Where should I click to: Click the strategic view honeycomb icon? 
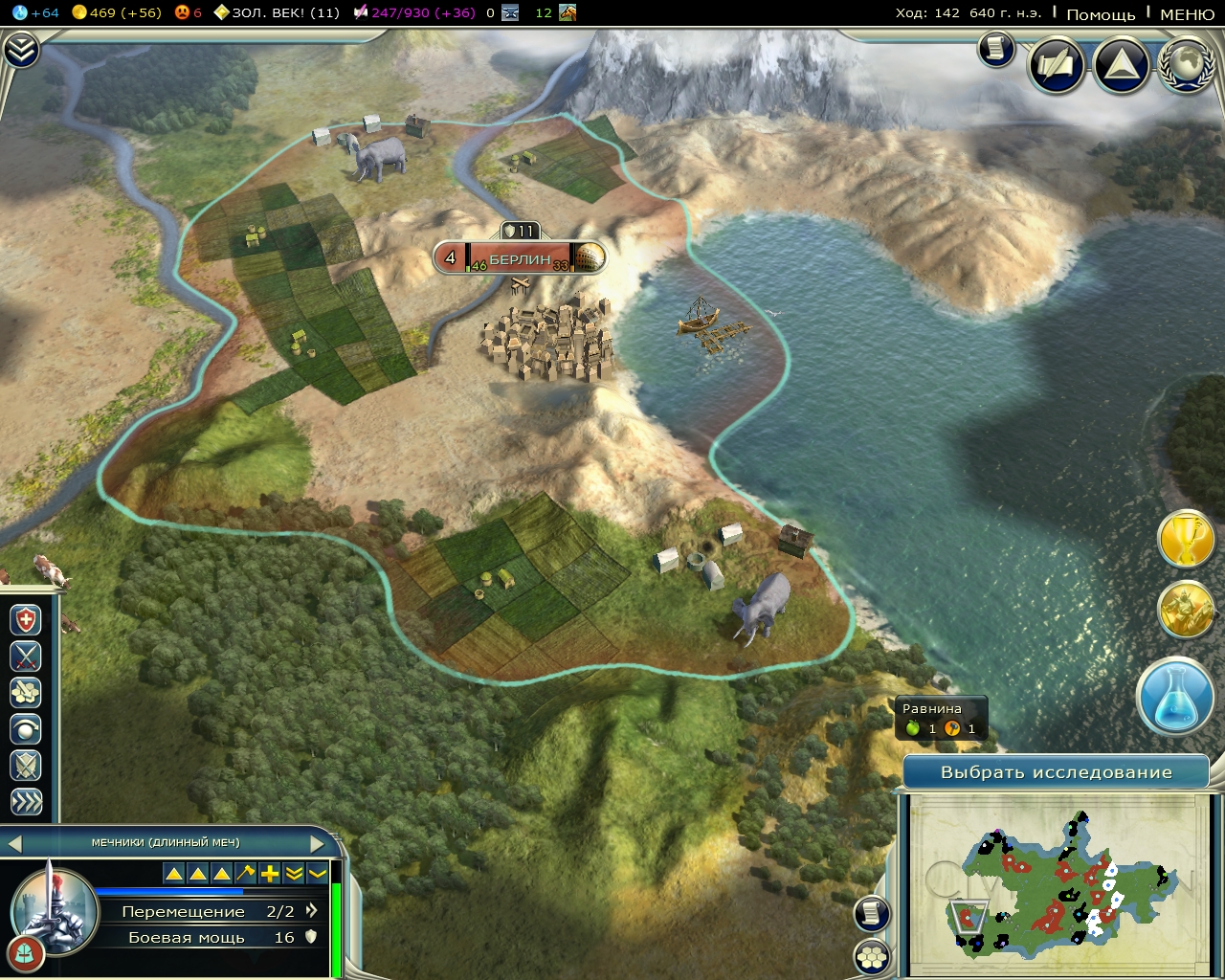(x=874, y=954)
